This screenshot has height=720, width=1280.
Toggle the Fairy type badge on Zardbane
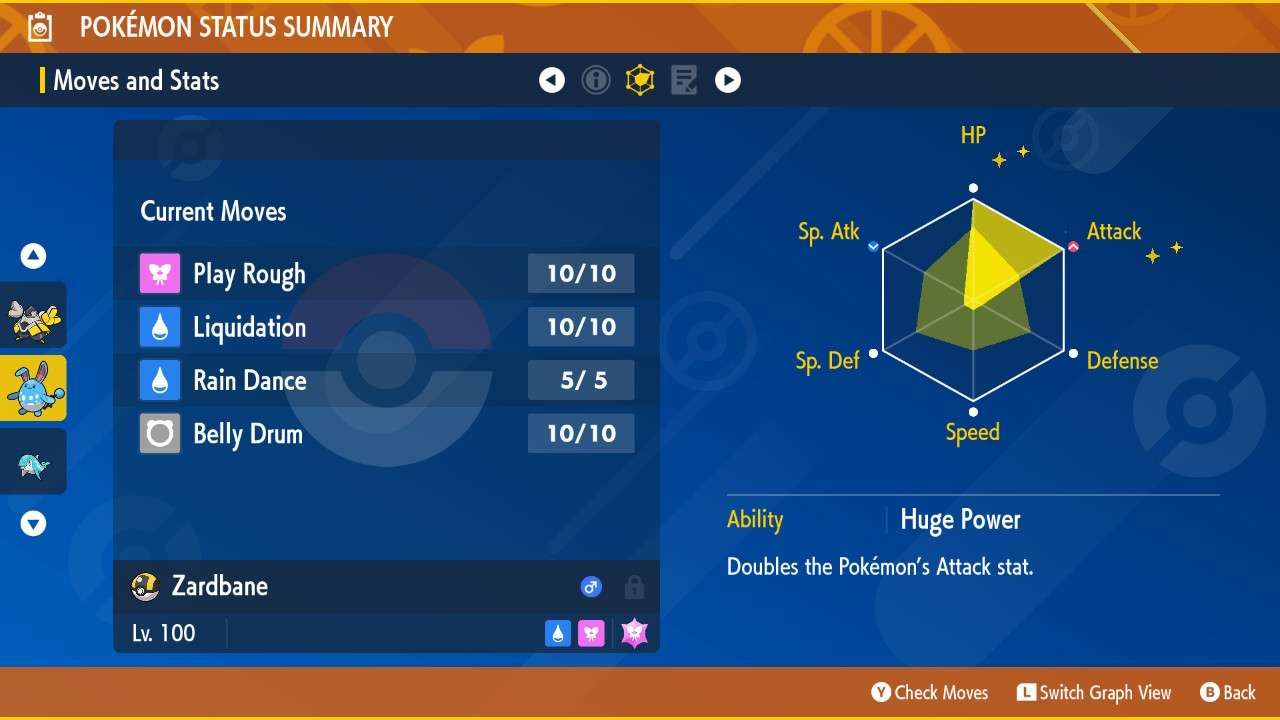(591, 632)
